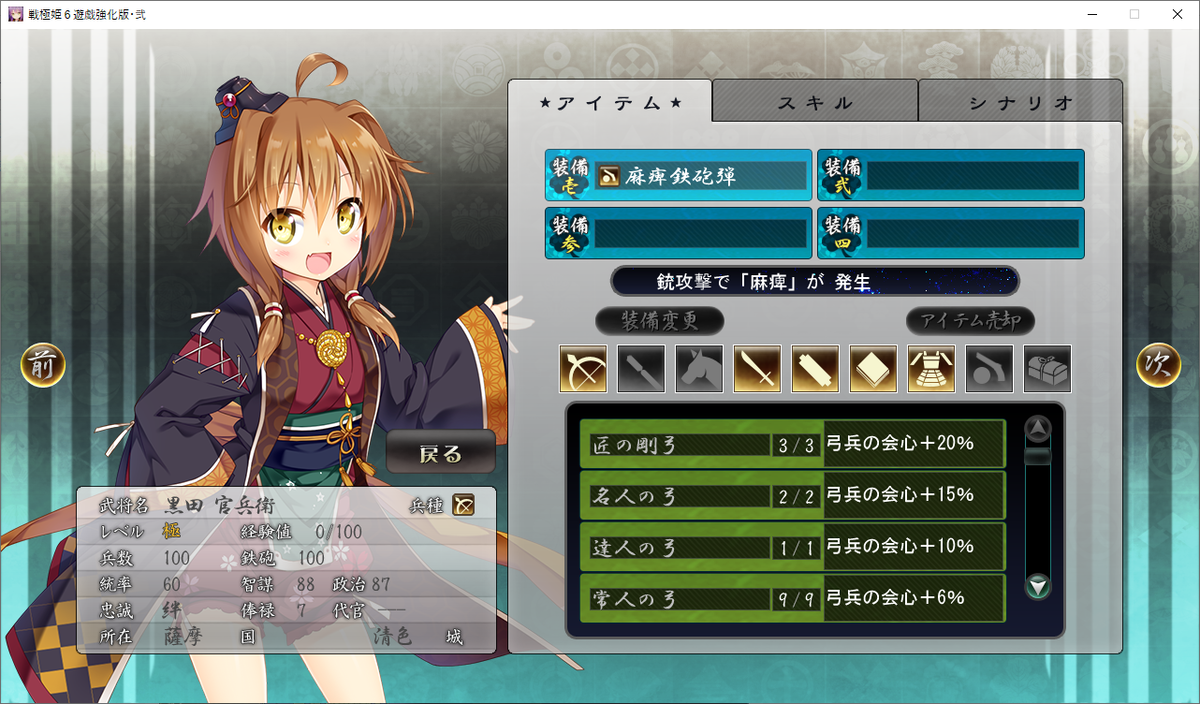Open the treasure chest item category
The width and height of the screenshot is (1200, 704).
pos(1047,369)
